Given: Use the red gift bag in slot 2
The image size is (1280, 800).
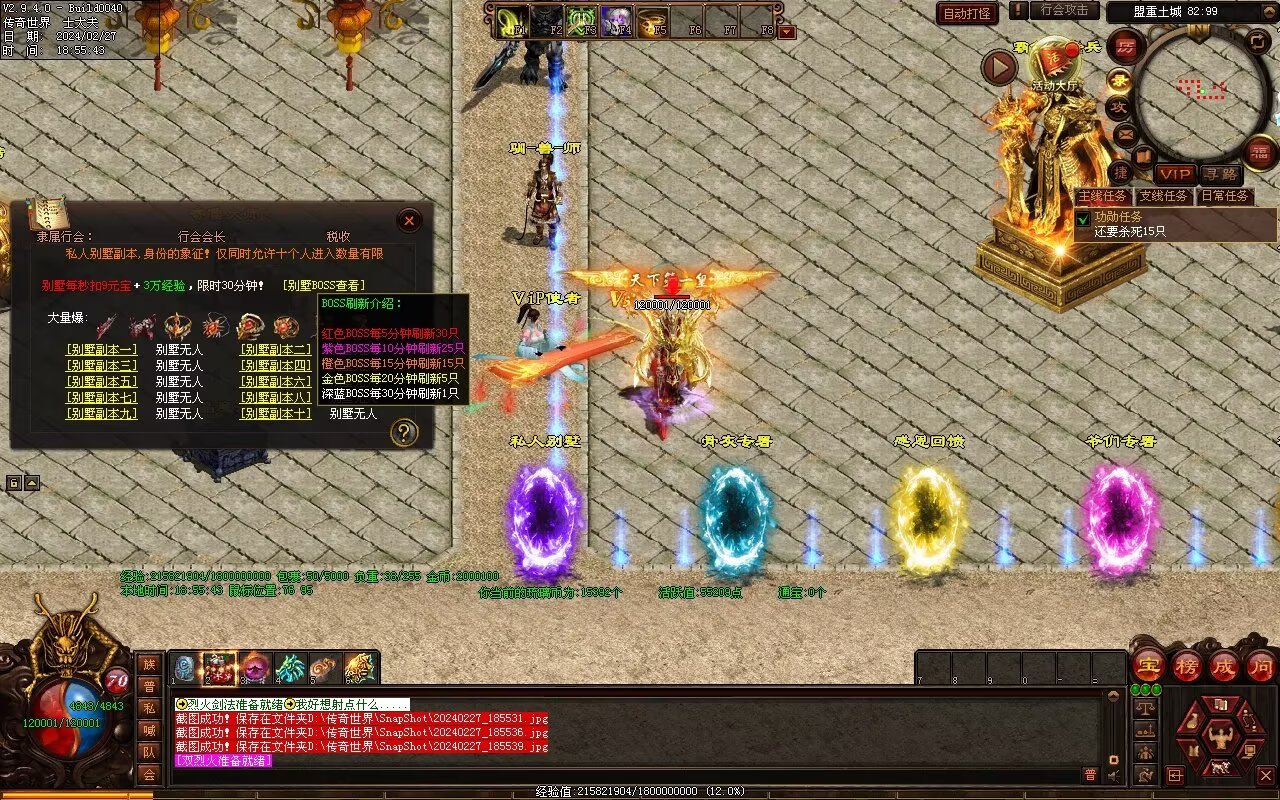Looking at the screenshot, I should (219, 668).
